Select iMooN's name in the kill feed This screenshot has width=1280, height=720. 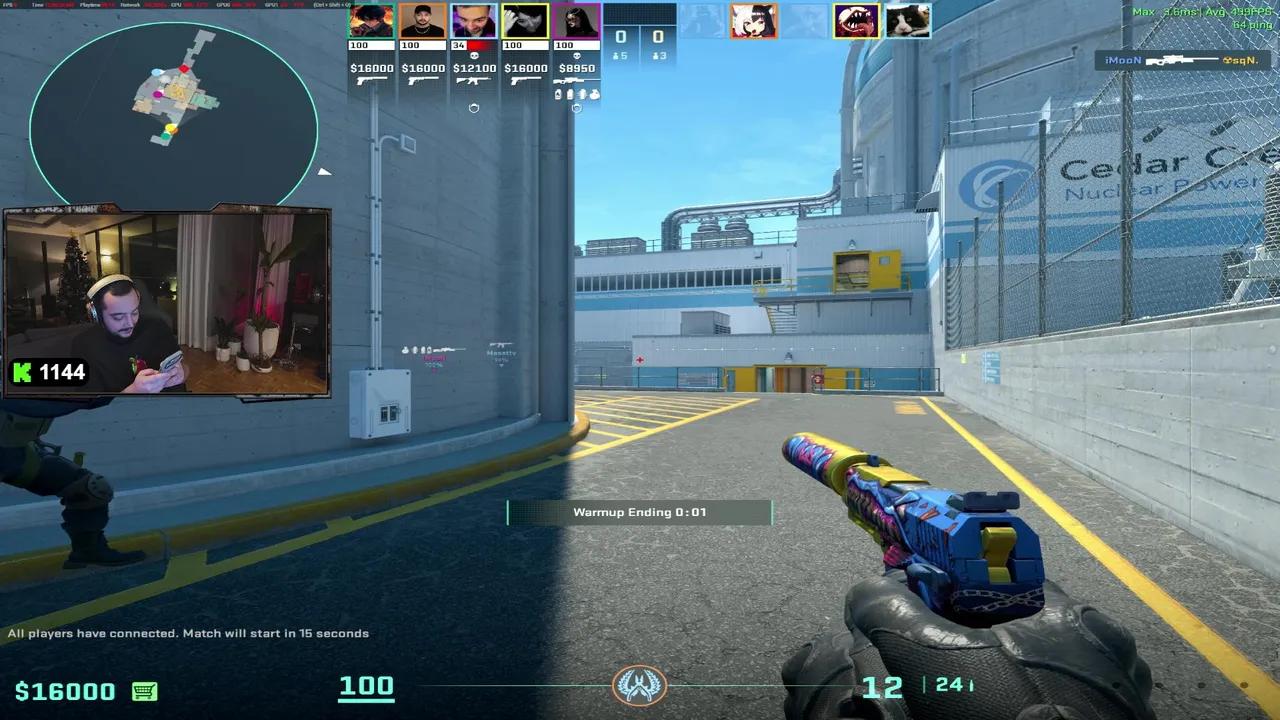(x=1122, y=60)
